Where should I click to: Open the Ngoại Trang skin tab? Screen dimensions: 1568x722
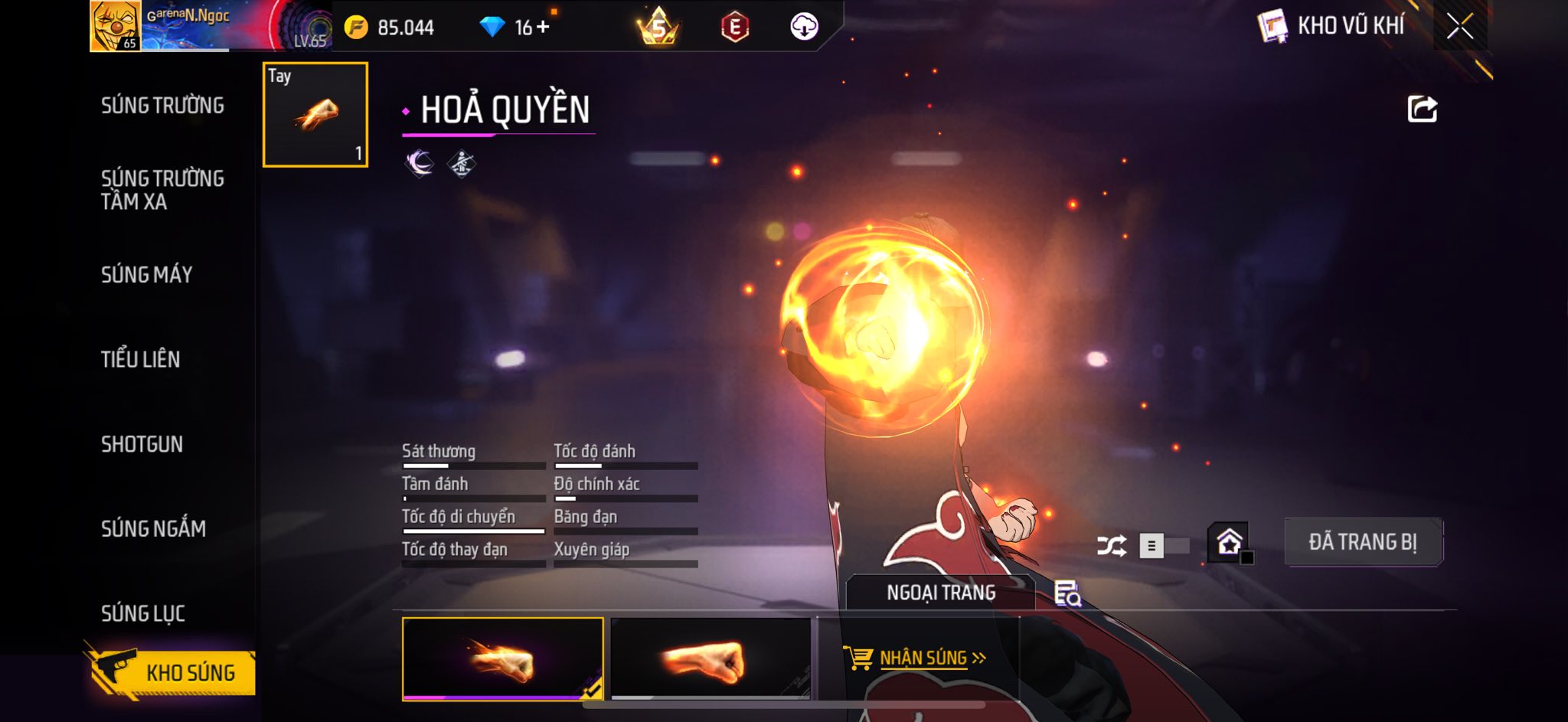click(x=940, y=593)
